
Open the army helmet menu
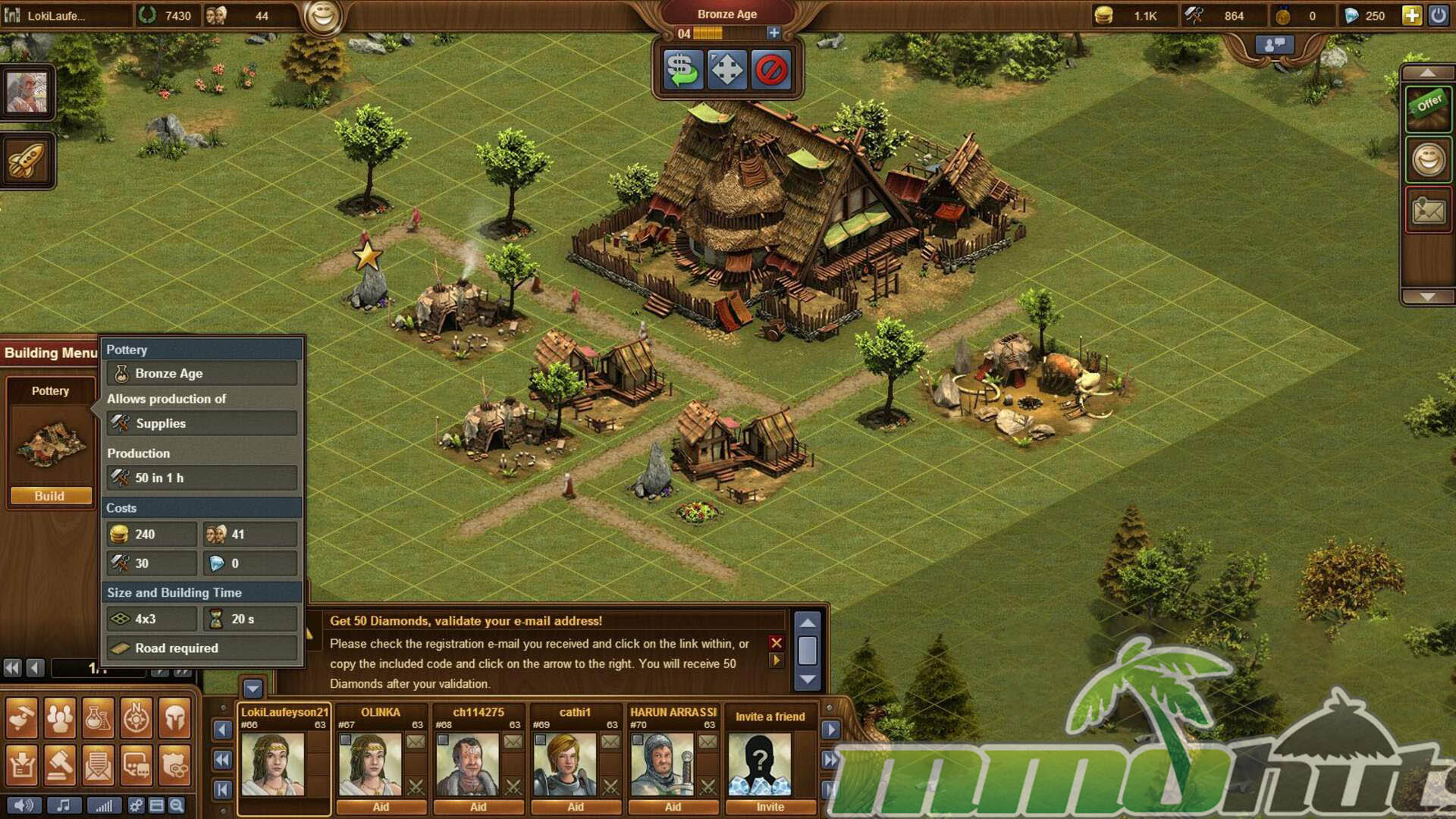point(174,717)
